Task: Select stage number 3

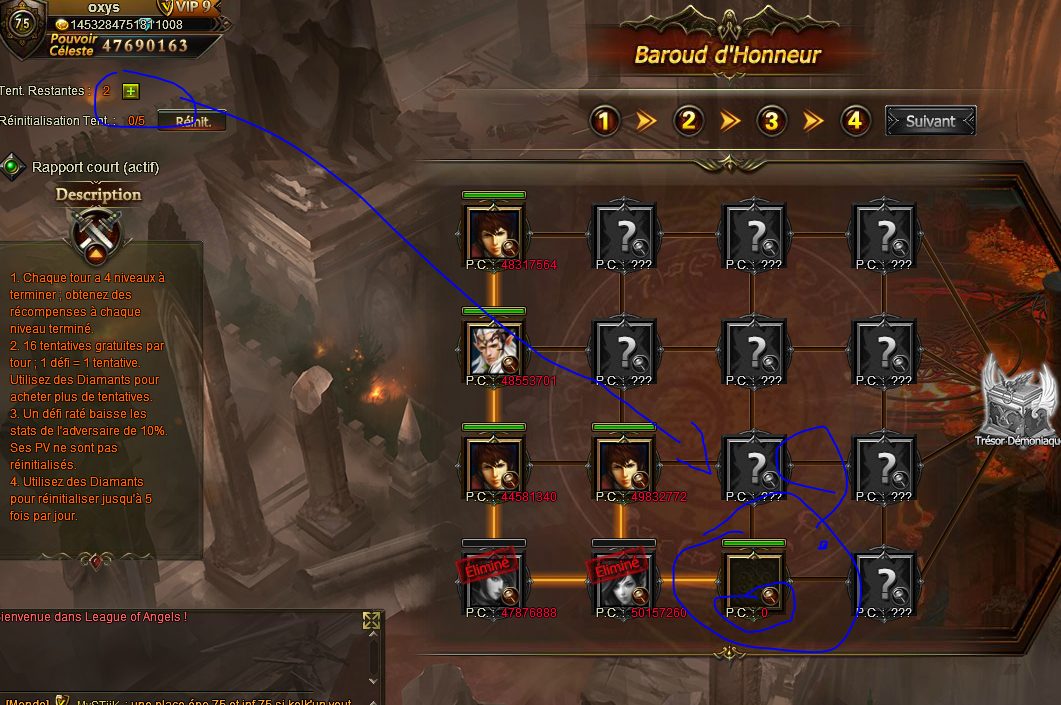Action: (x=770, y=121)
